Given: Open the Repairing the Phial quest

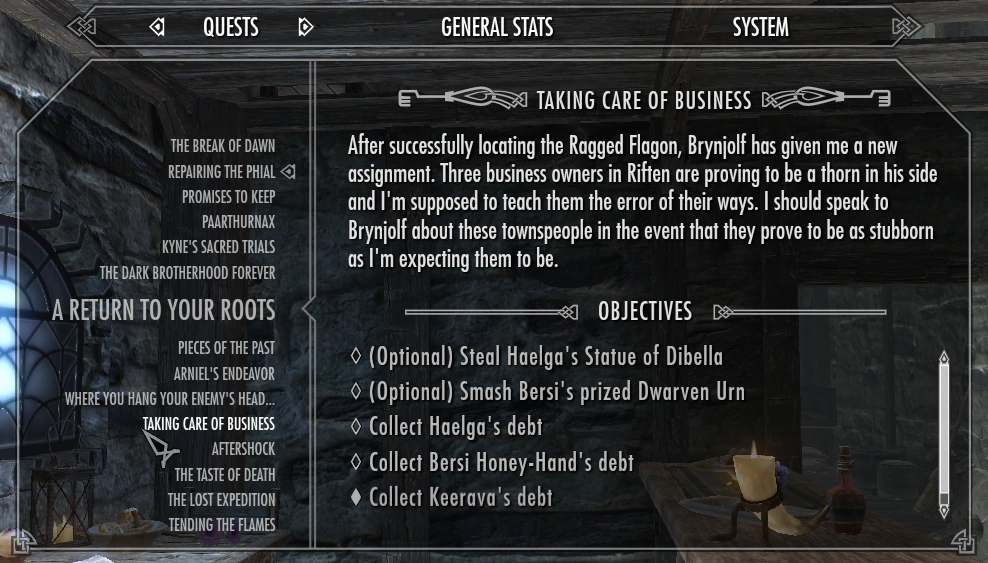Looking at the screenshot, I should pyautogui.click(x=221, y=172).
